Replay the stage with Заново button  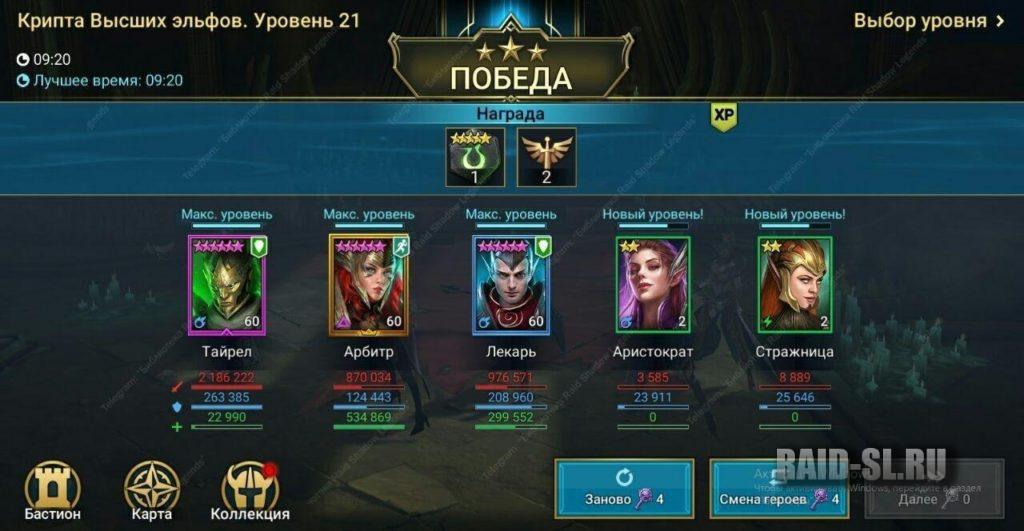[625, 488]
